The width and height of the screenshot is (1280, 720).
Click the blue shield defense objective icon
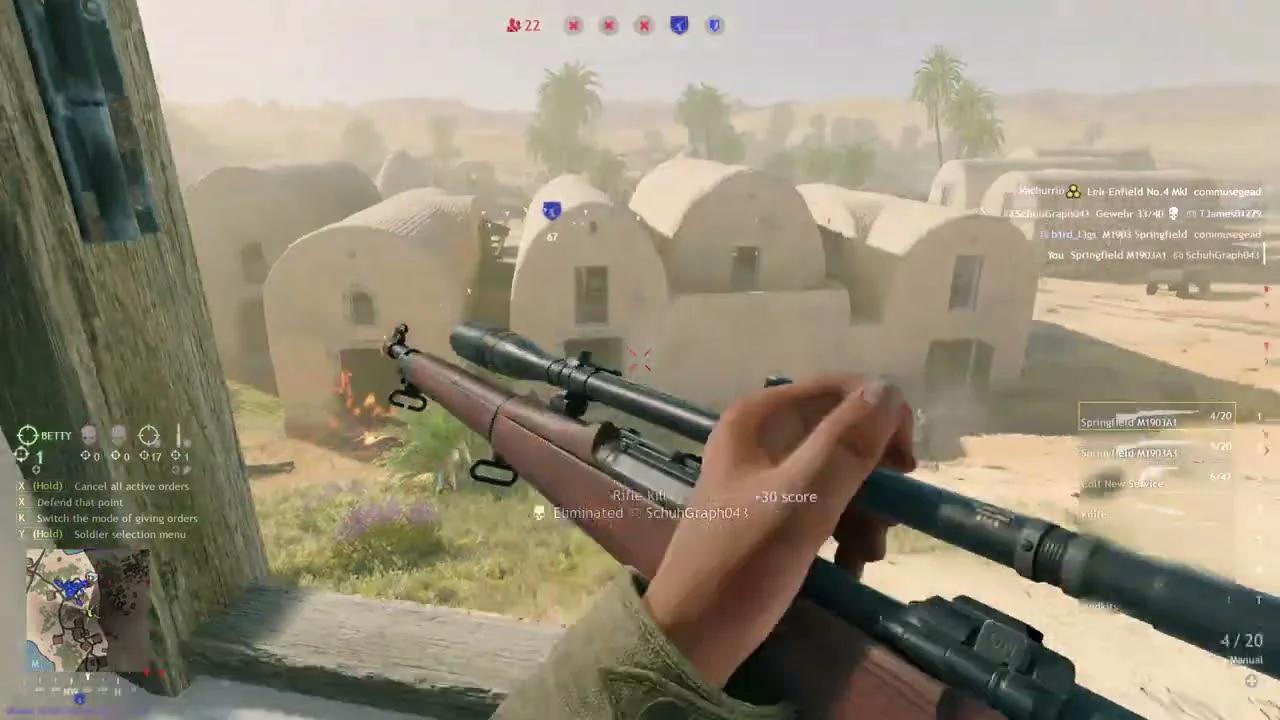(713, 25)
